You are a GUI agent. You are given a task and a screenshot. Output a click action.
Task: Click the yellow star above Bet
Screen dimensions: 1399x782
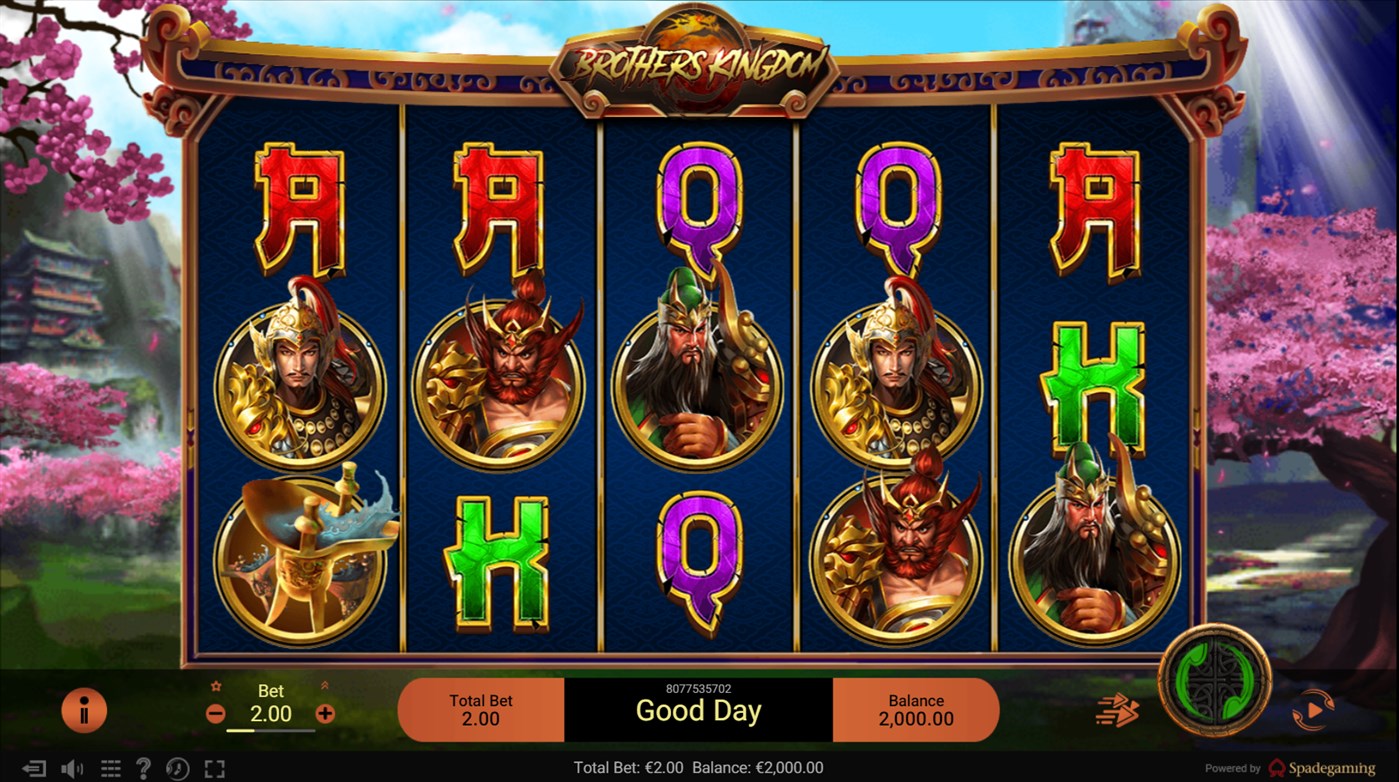(x=216, y=685)
